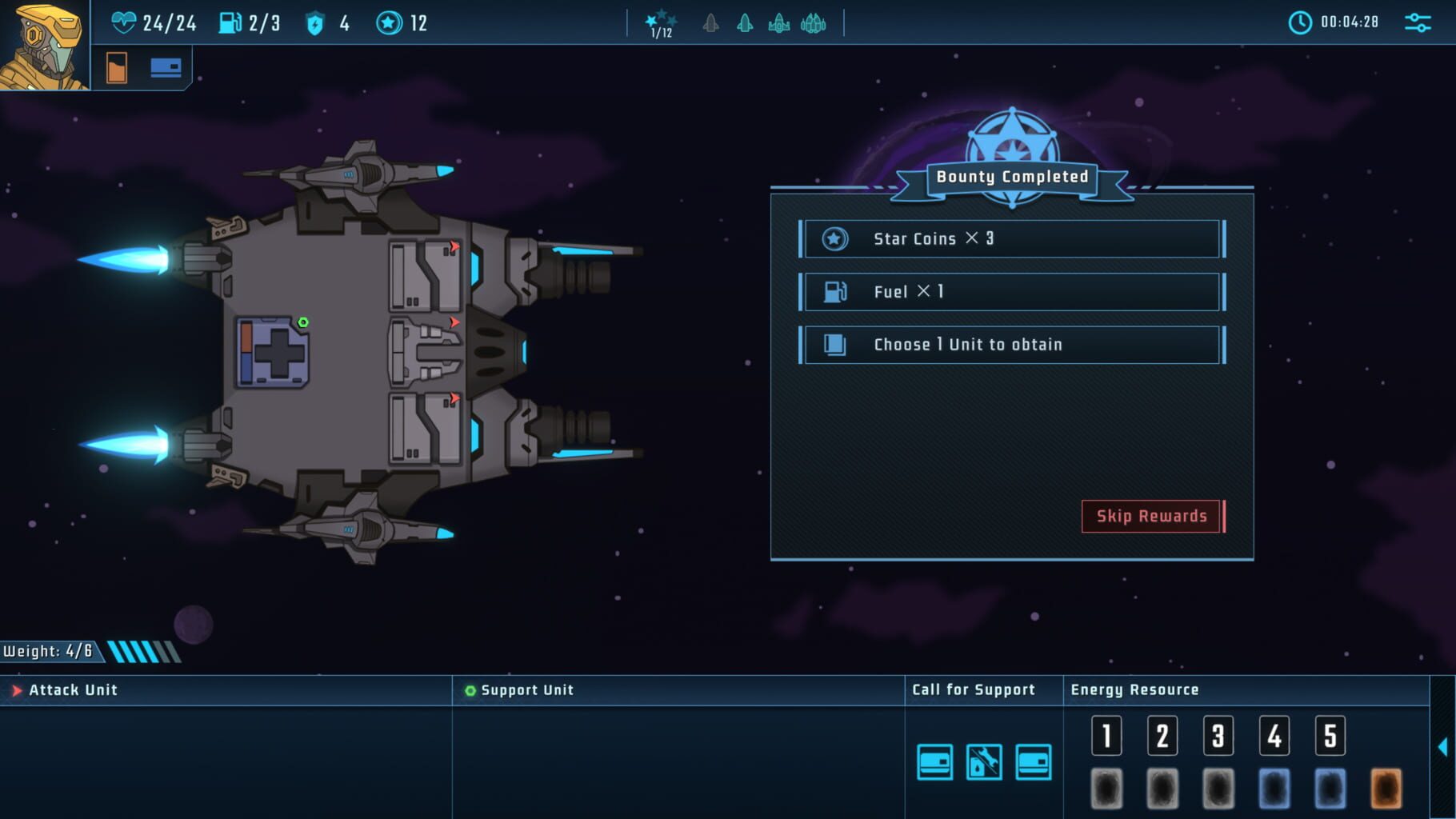Click the shield defense icon in top bar
1456x819 pixels.
click(x=315, y=22)
